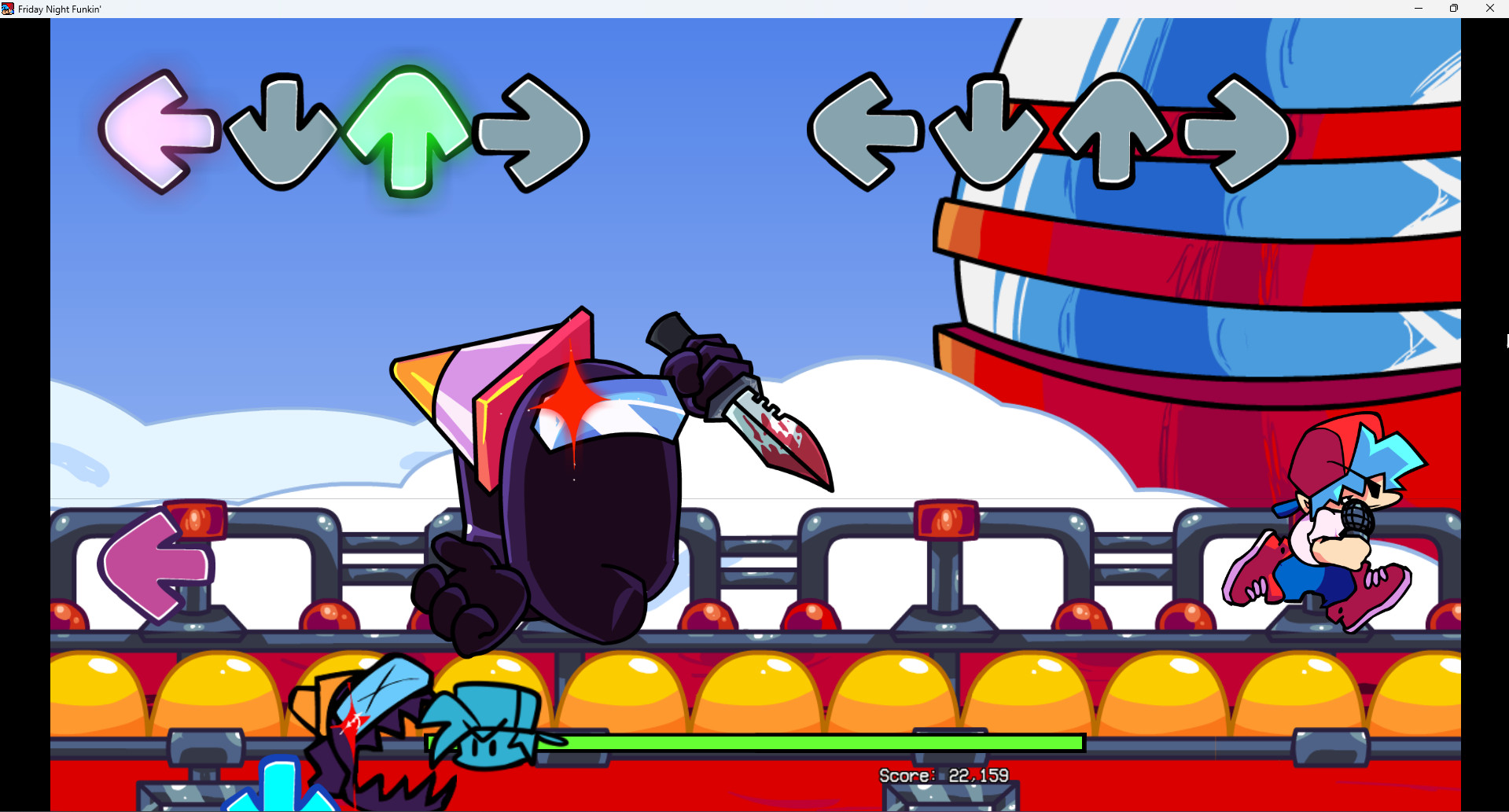Viewport: 1509px width, 812px height.
Task: Click the Score: 22,159 text
Action: [942, 775]
